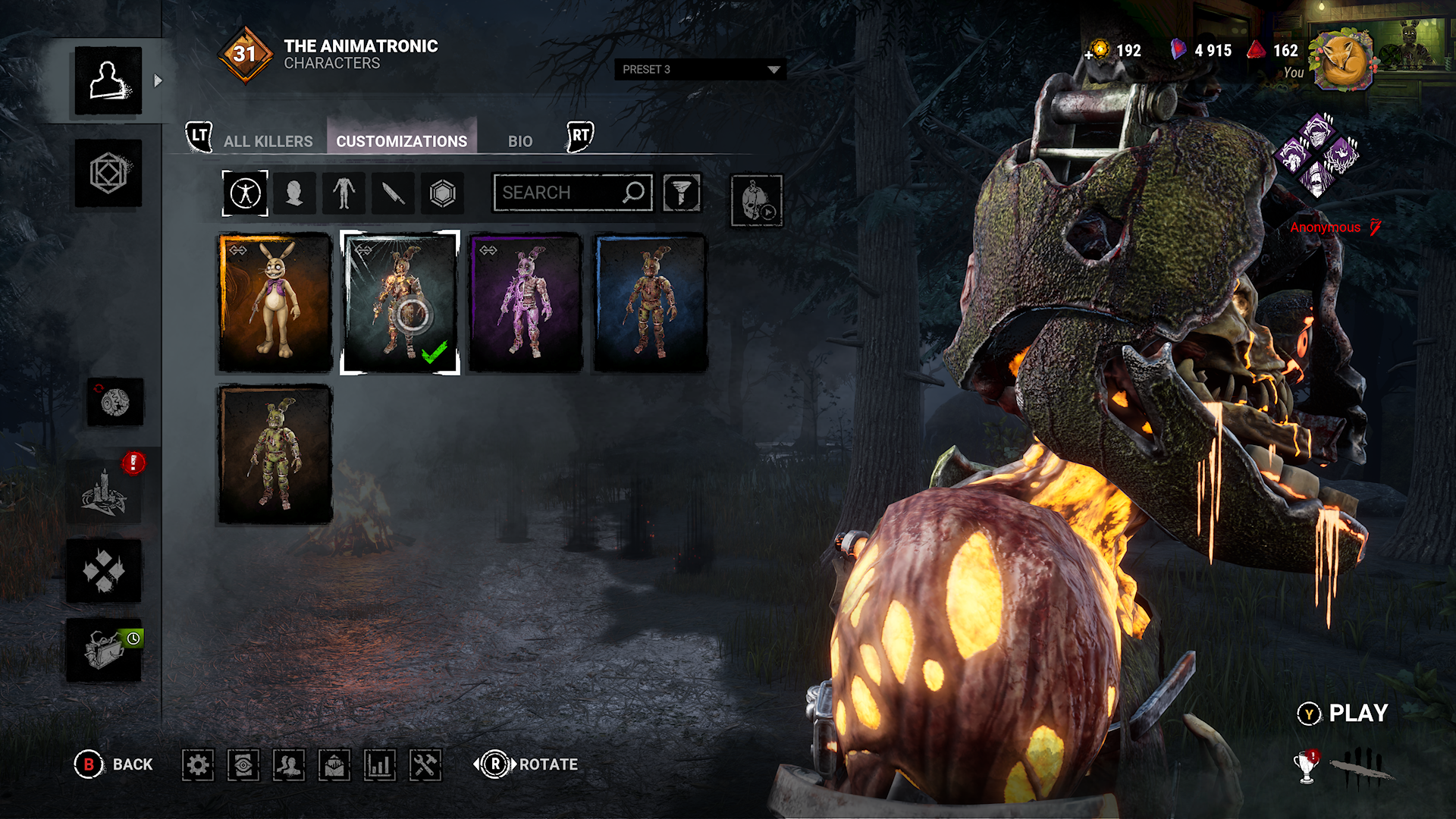Open the loadout hexagon menu
The image size is (1456, 819).
click(108, 173)
